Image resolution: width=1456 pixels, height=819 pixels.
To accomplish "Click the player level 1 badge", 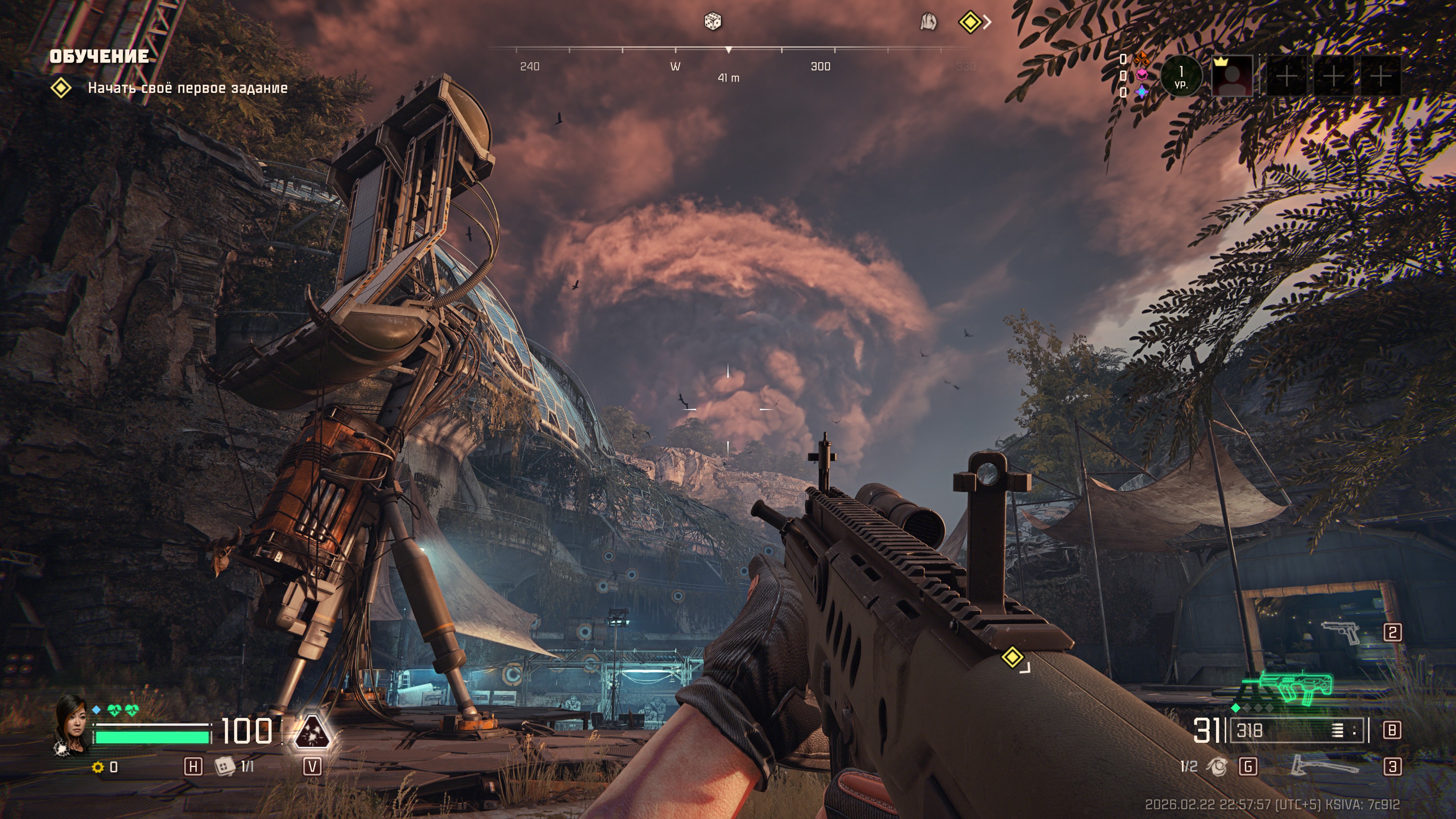I will (x=1181, y=76).
